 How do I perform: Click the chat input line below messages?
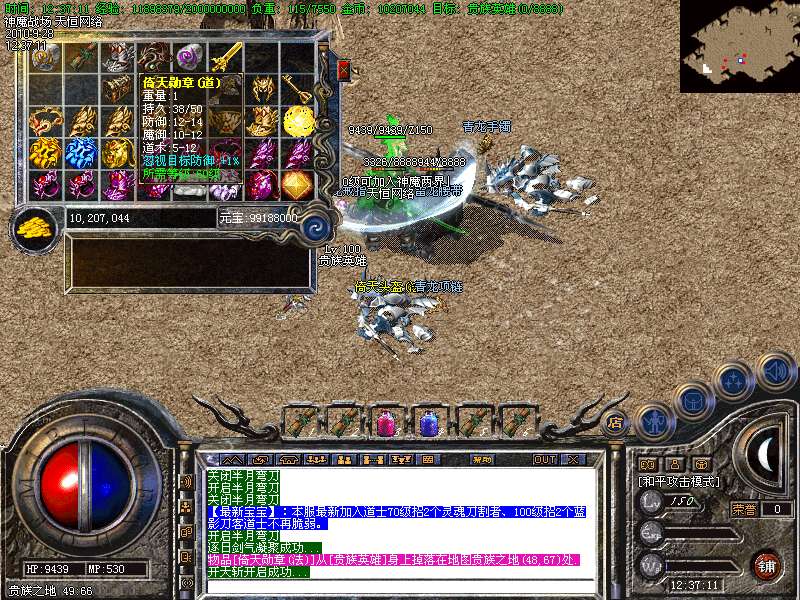[x=400, y=585]
